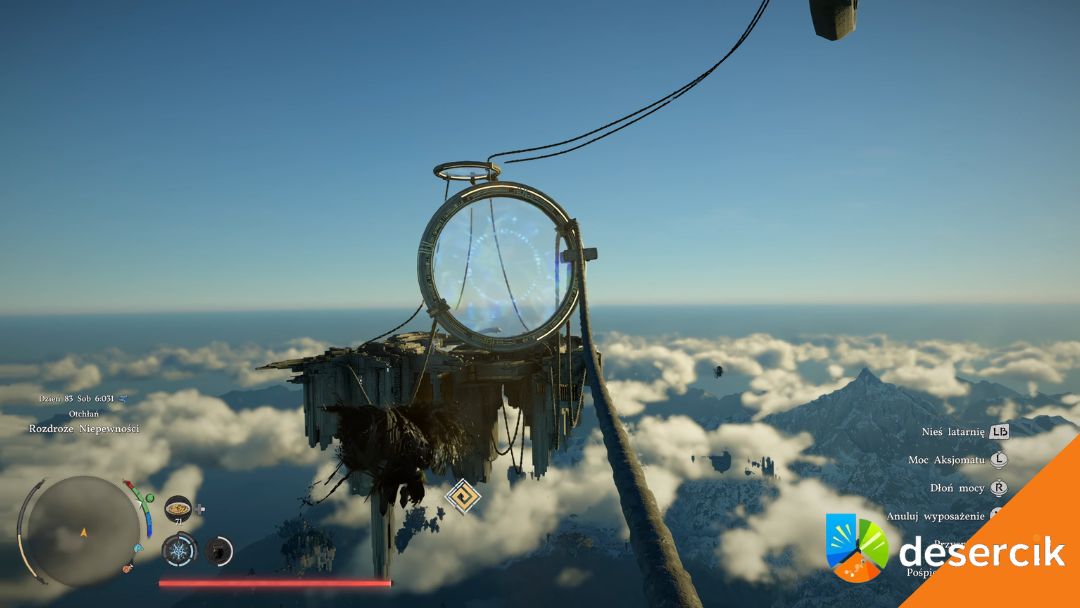
Task: Click the golden spiral waypoint marker
Action: coord(463,497)
